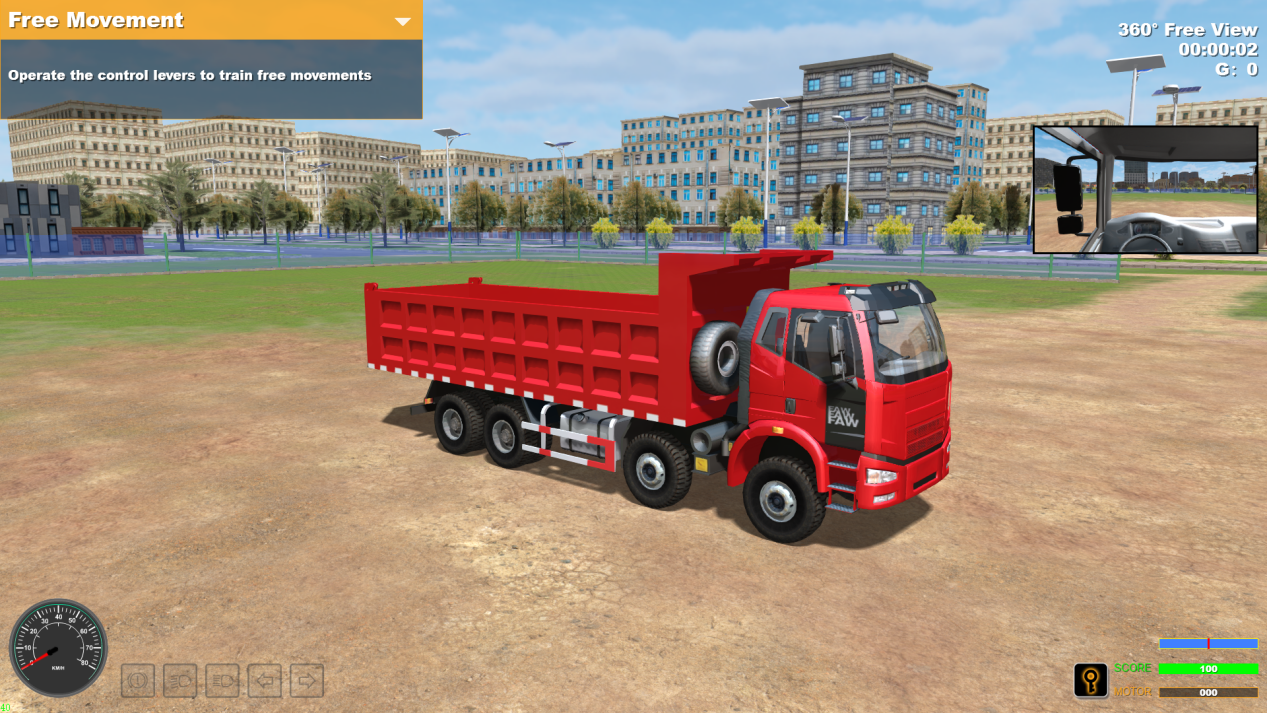Select the cab interior camera thumbnail
The height and width of the screenshot is (713, 1267).
(x=1145, y=189)
